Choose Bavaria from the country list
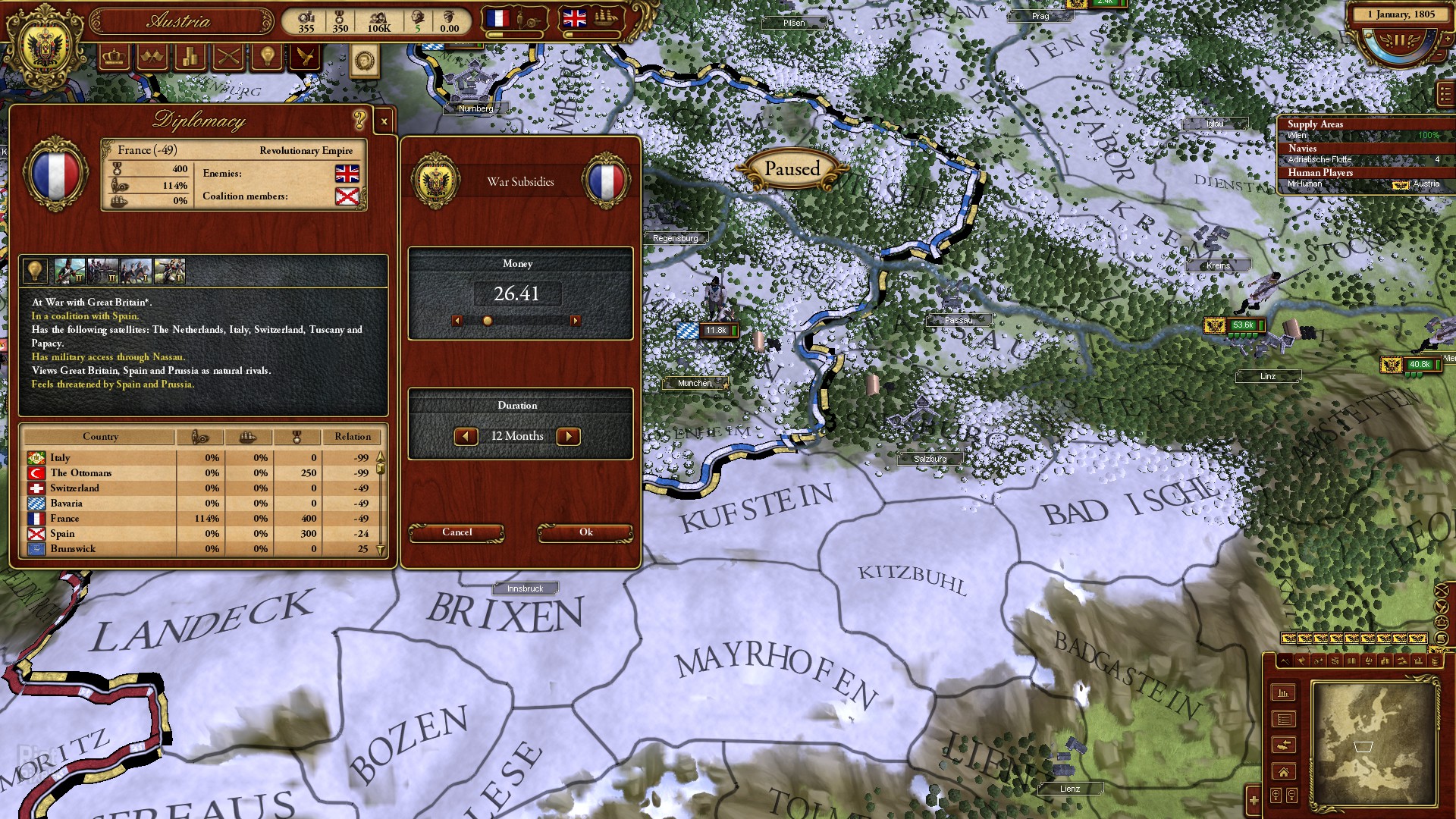 [x=66, y=503]
